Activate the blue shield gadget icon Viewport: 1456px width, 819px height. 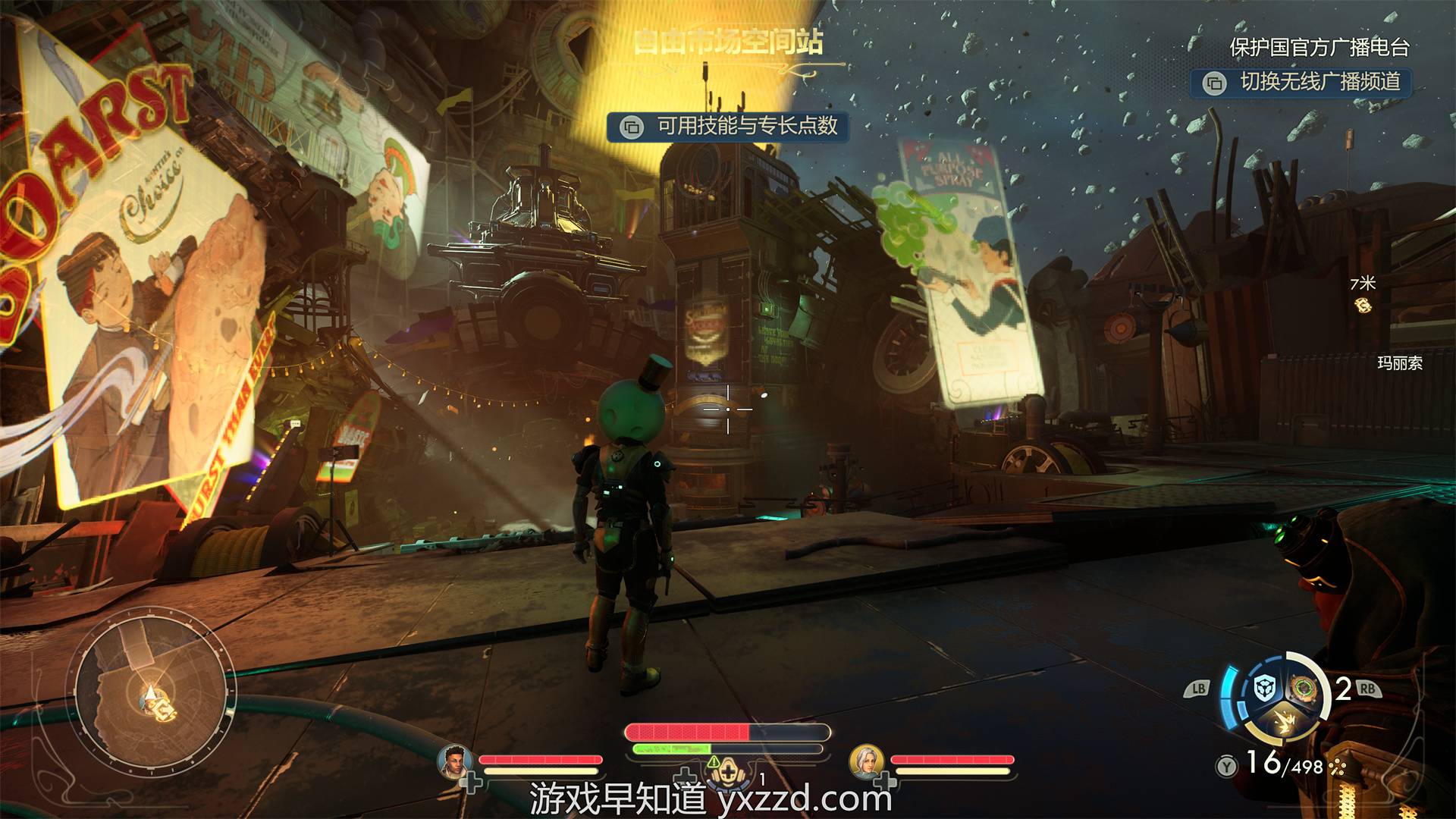click(x=1264, y=689)
